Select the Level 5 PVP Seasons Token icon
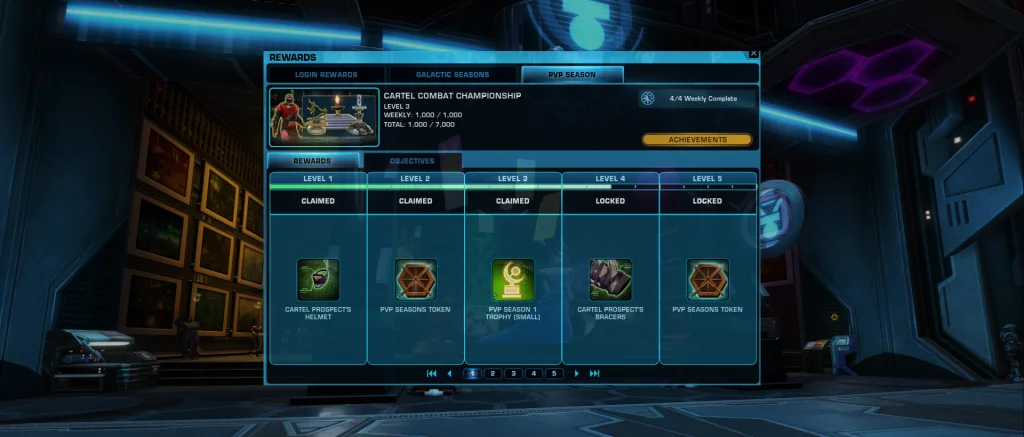Viewport: 1024px width, 437px height. [708, 280]
